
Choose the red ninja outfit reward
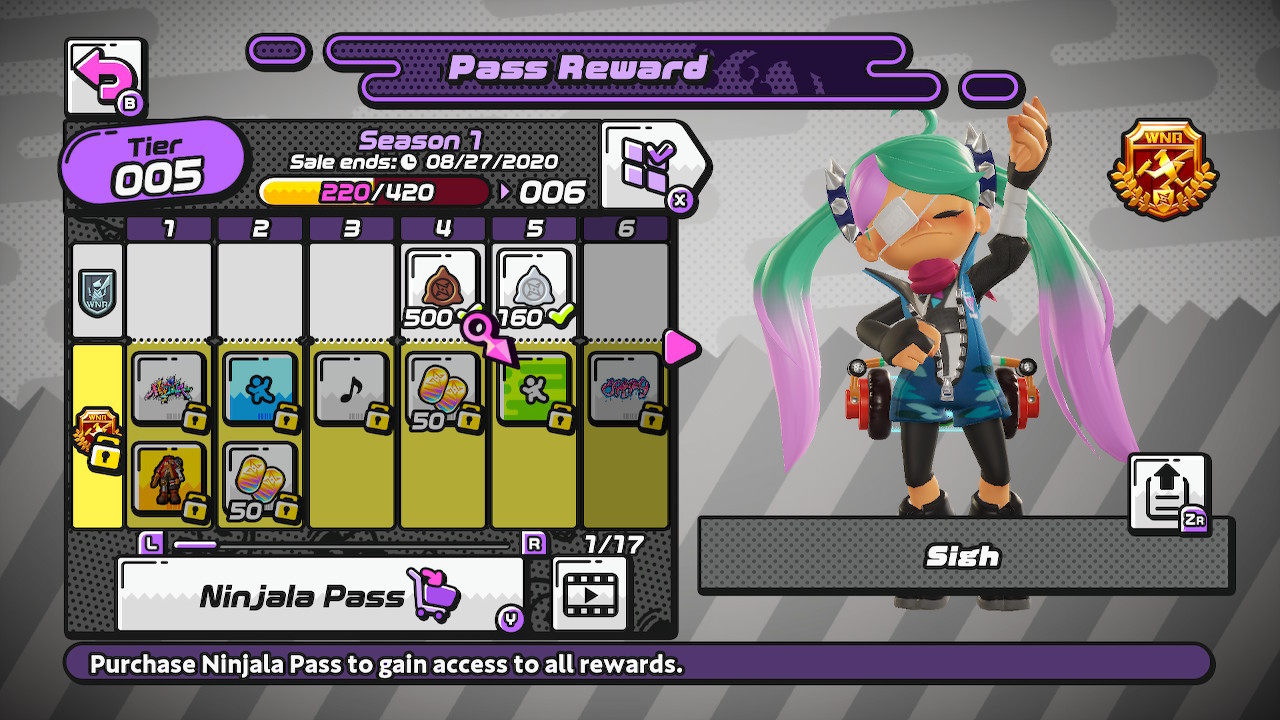(x=168, y=480)
